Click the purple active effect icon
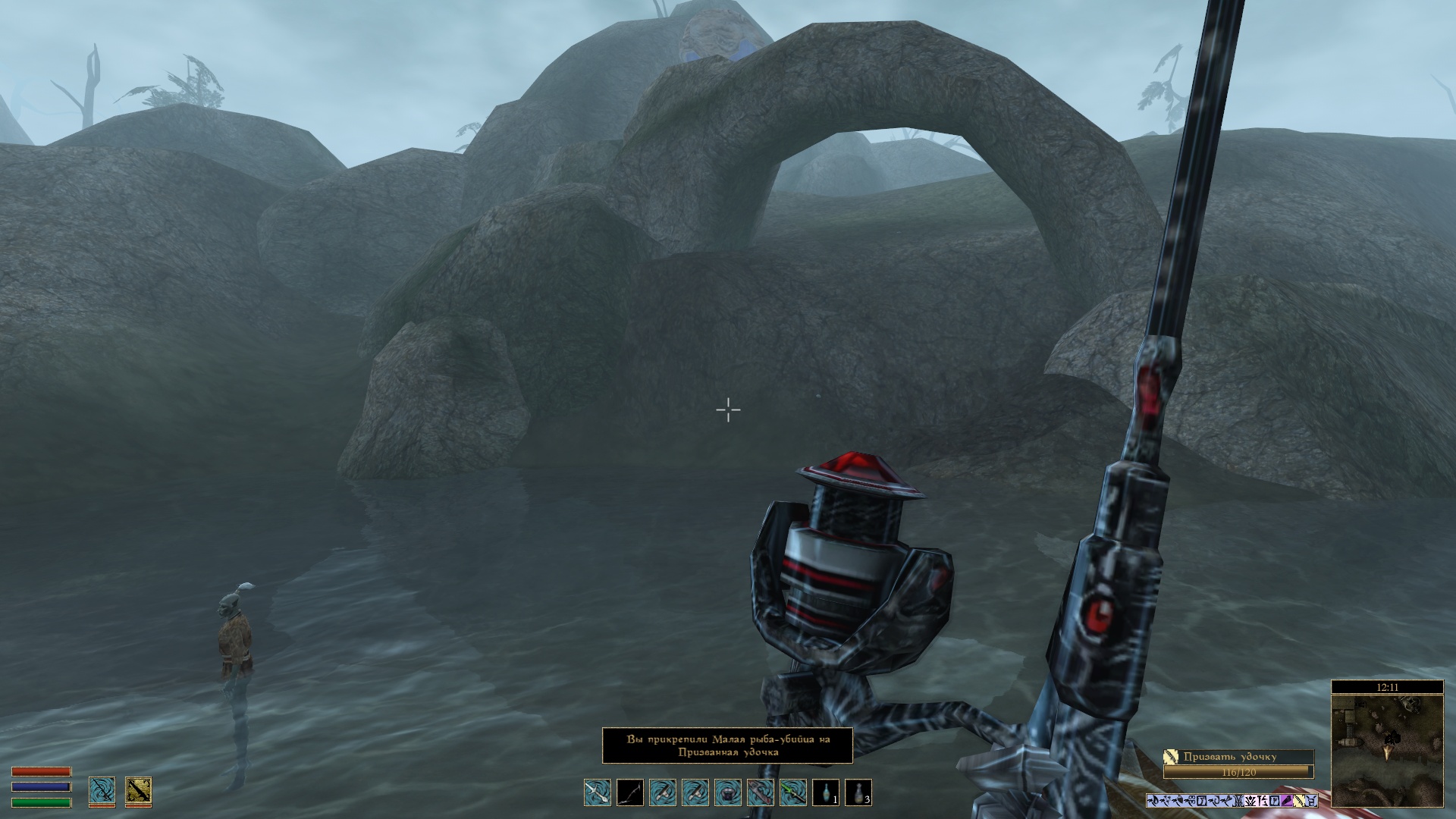 coord(1287,801)
